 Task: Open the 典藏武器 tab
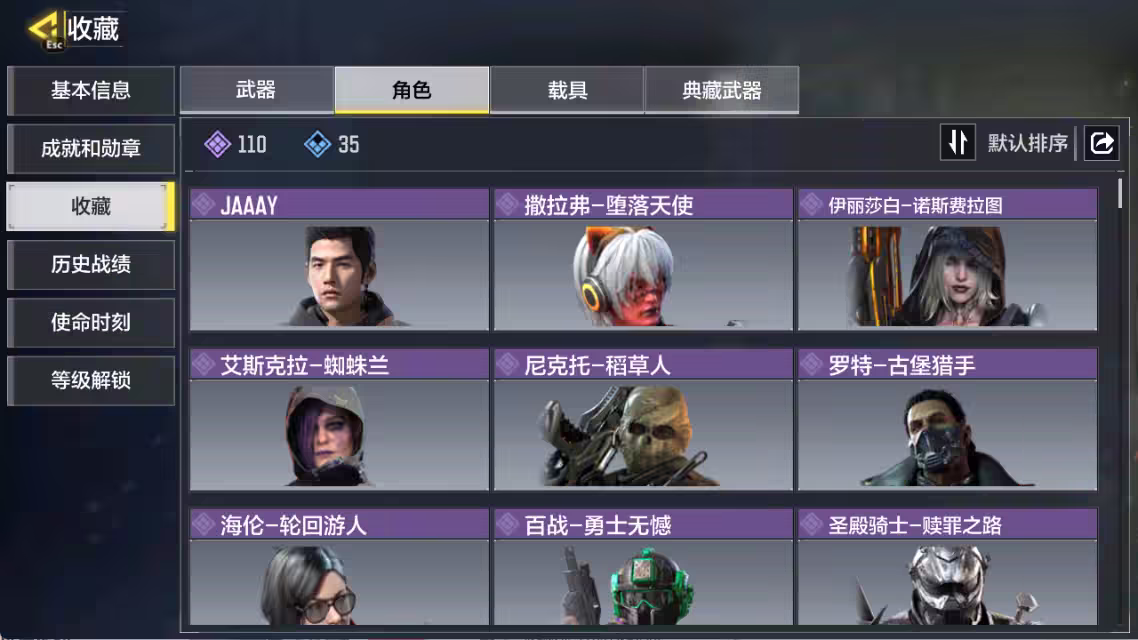(722, 91)
